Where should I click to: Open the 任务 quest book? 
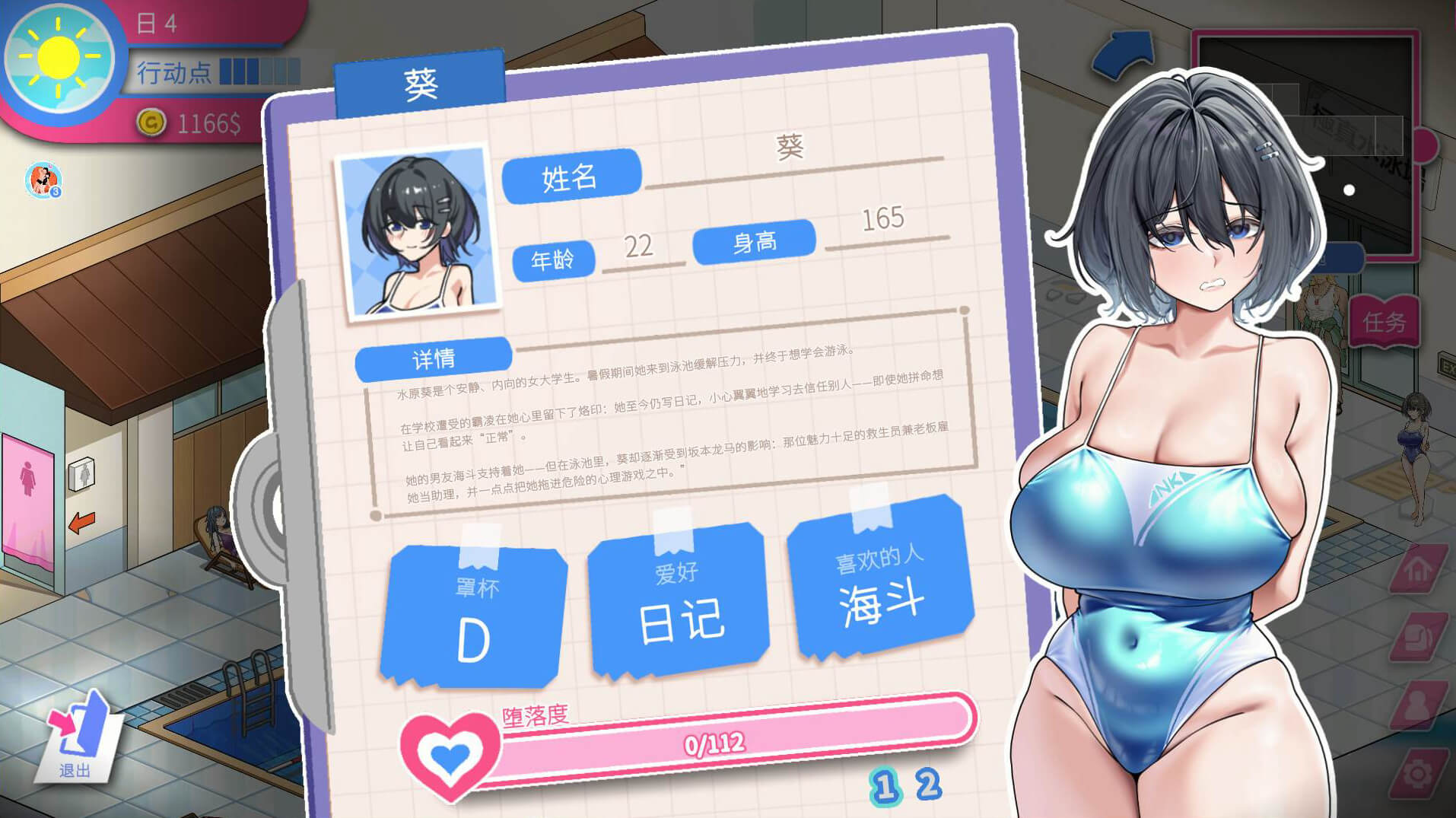[x=1384, y=323]
